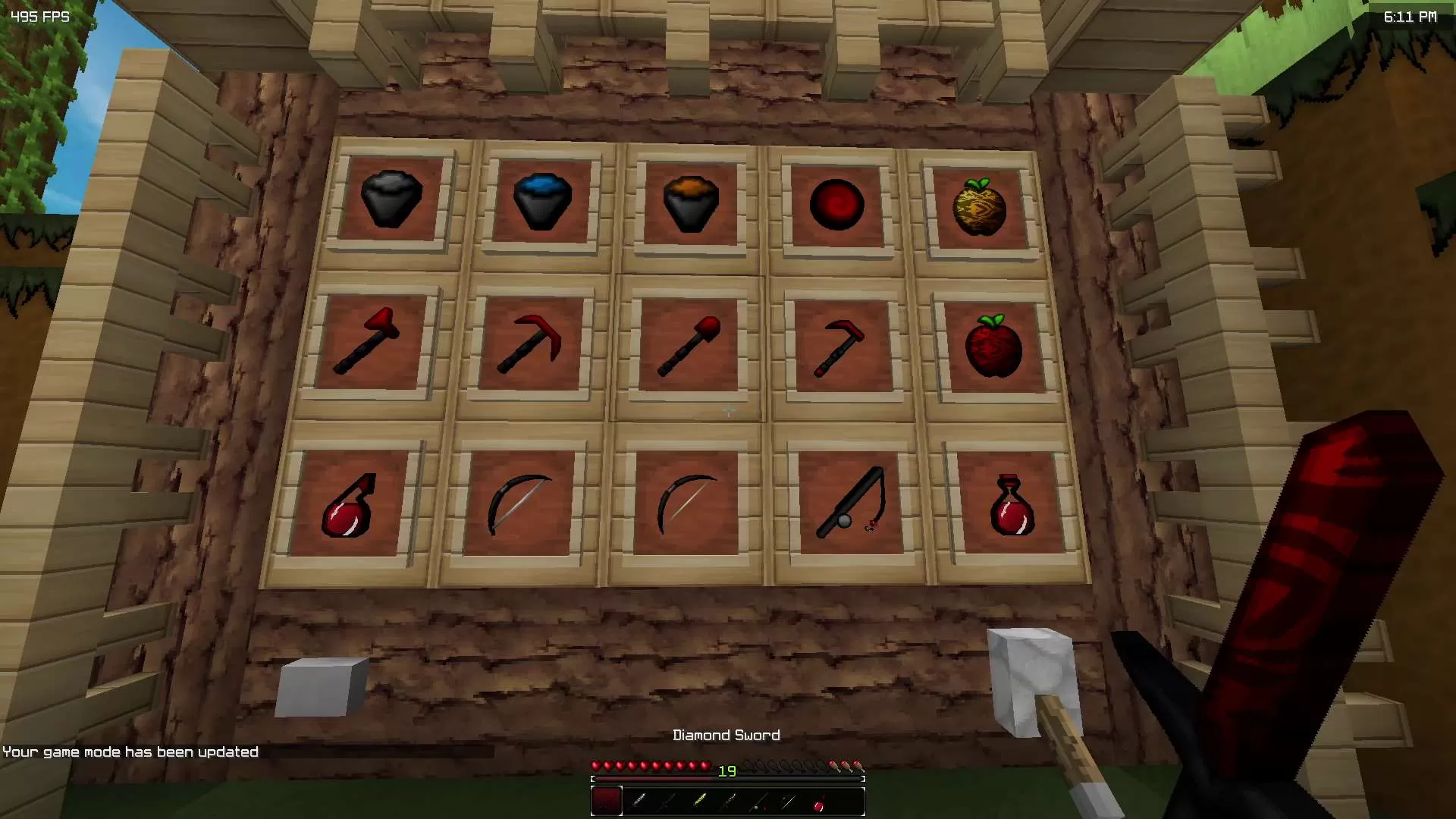
Task: Click the hoe item frame
Action: pyautogui.click(x=838, y=345)
